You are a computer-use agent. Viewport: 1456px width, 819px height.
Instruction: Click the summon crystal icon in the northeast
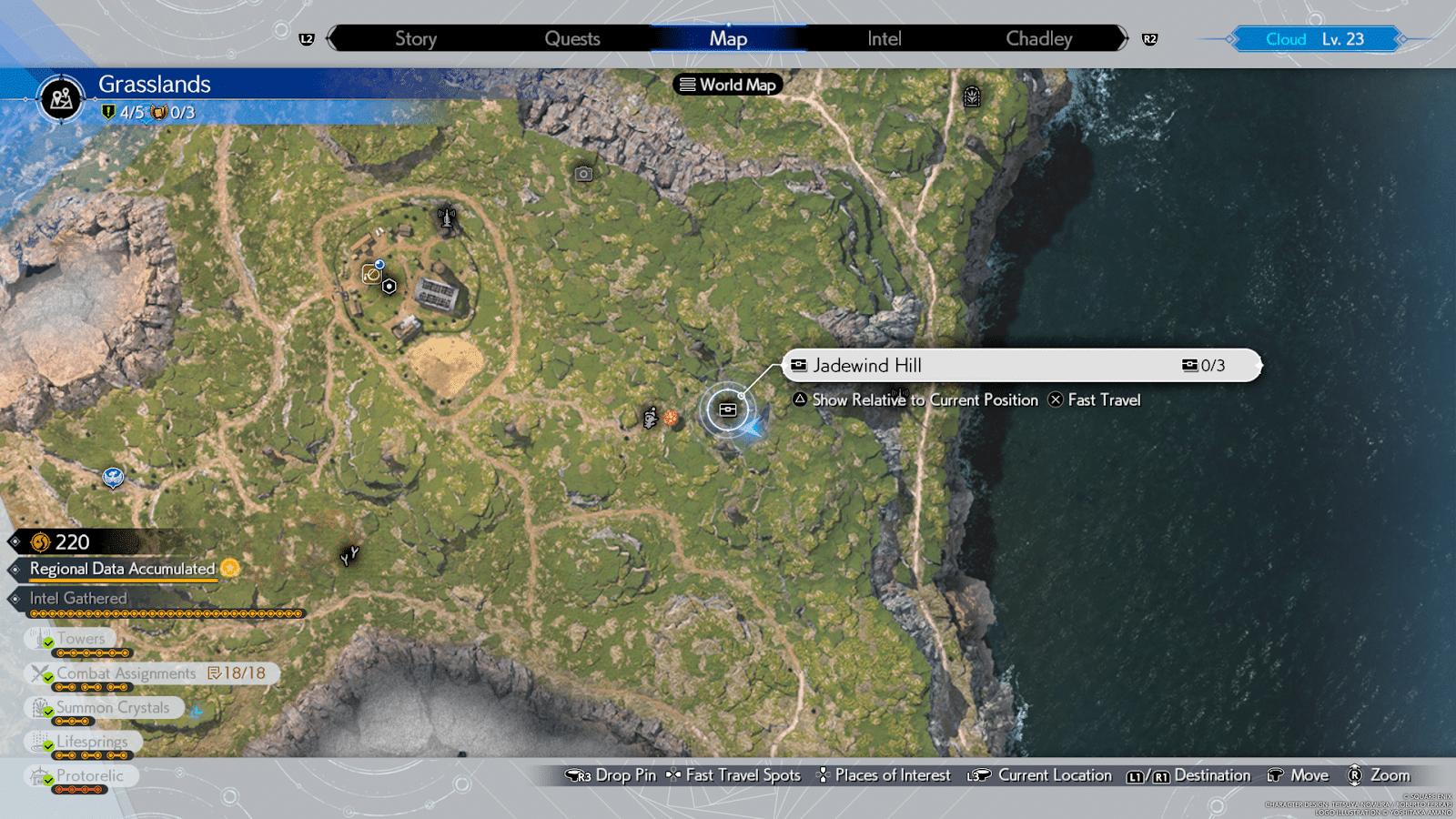(x=972, y=96)
